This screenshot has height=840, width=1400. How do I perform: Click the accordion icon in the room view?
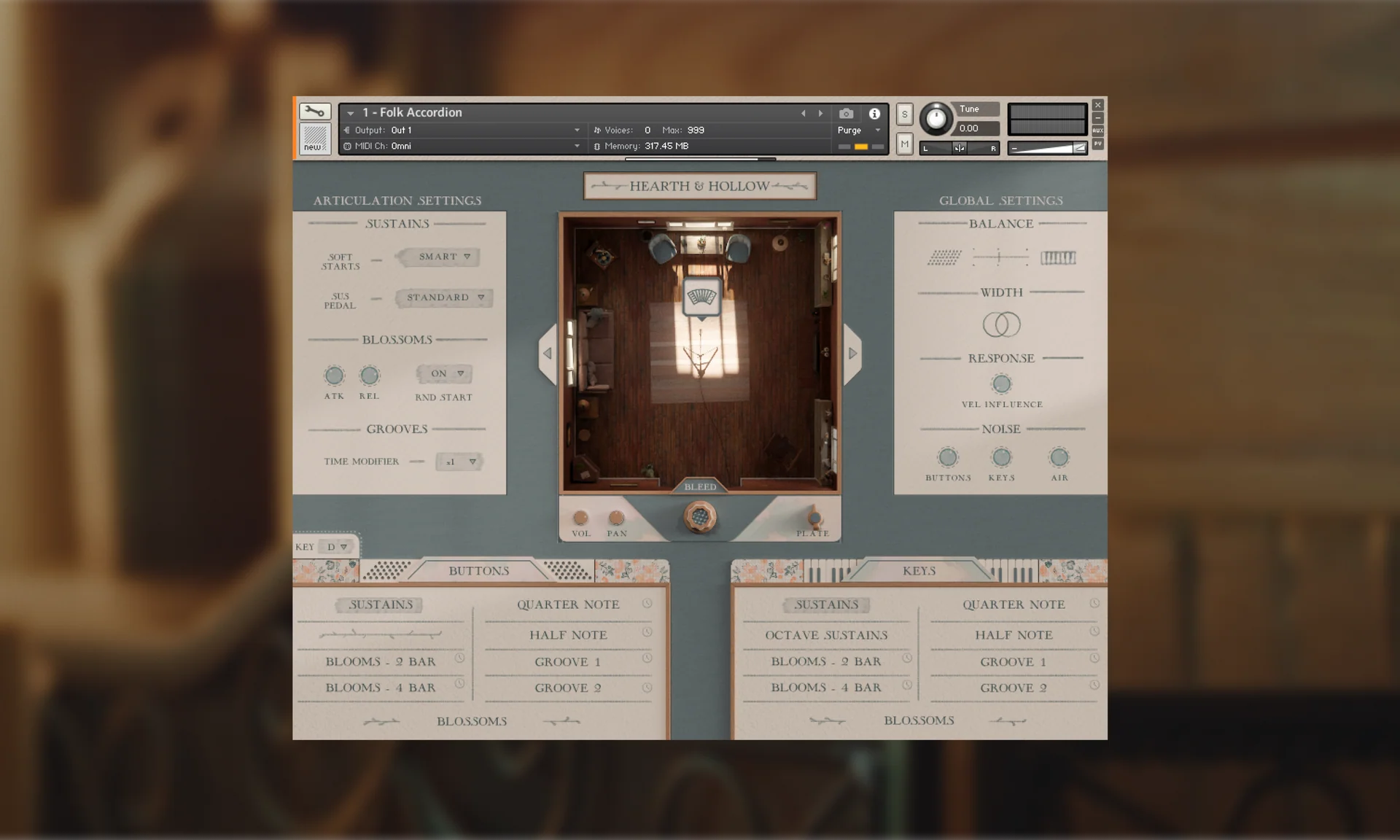[701, 295]
